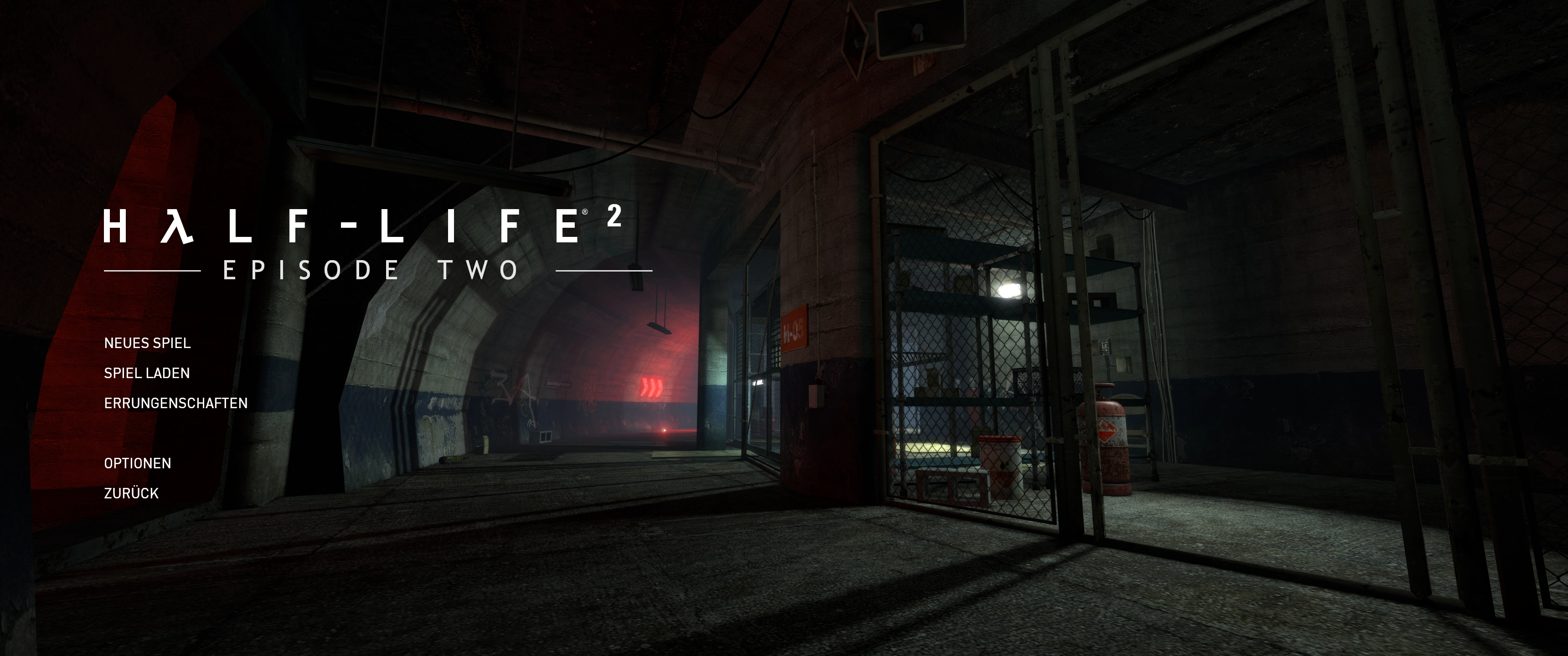
Task: Open the Optionen settings
Action: pos(138,463)
